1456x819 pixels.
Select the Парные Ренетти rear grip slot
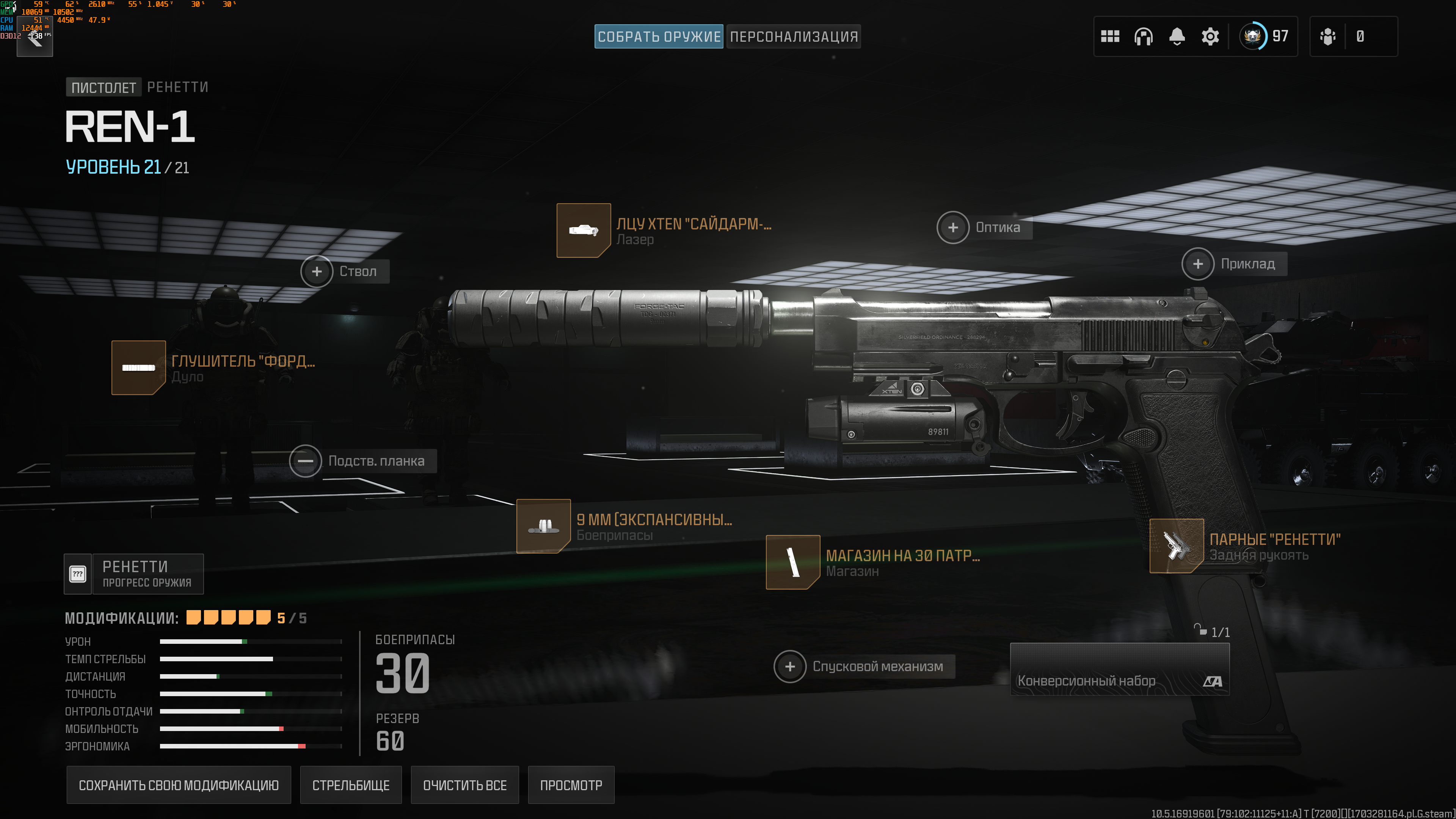click(x=1176, y=546)
